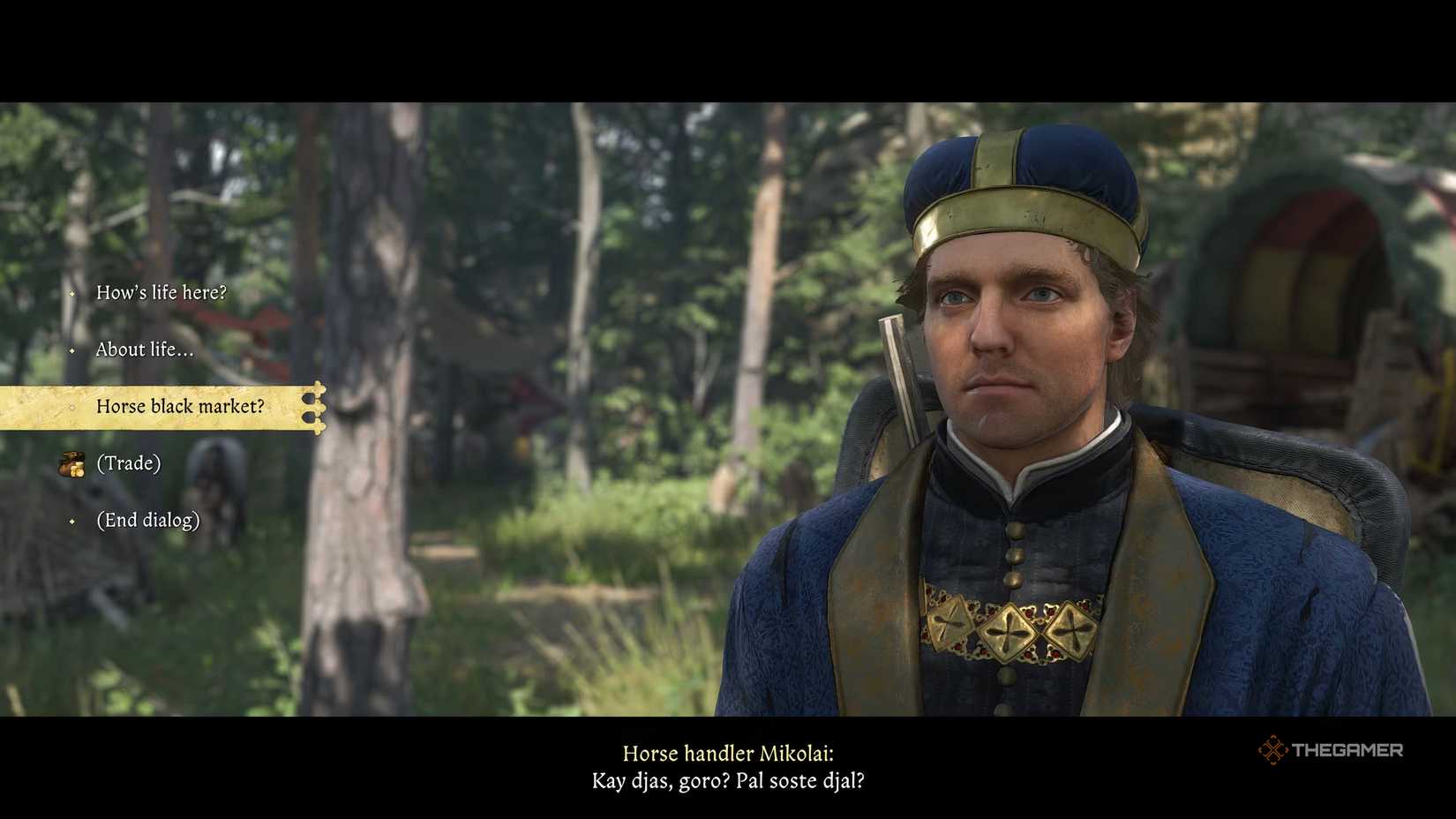Choose "(End dialog)" to leave the conversation
The height and width of the screenshot is (819, 1456).
pos(148,521)
